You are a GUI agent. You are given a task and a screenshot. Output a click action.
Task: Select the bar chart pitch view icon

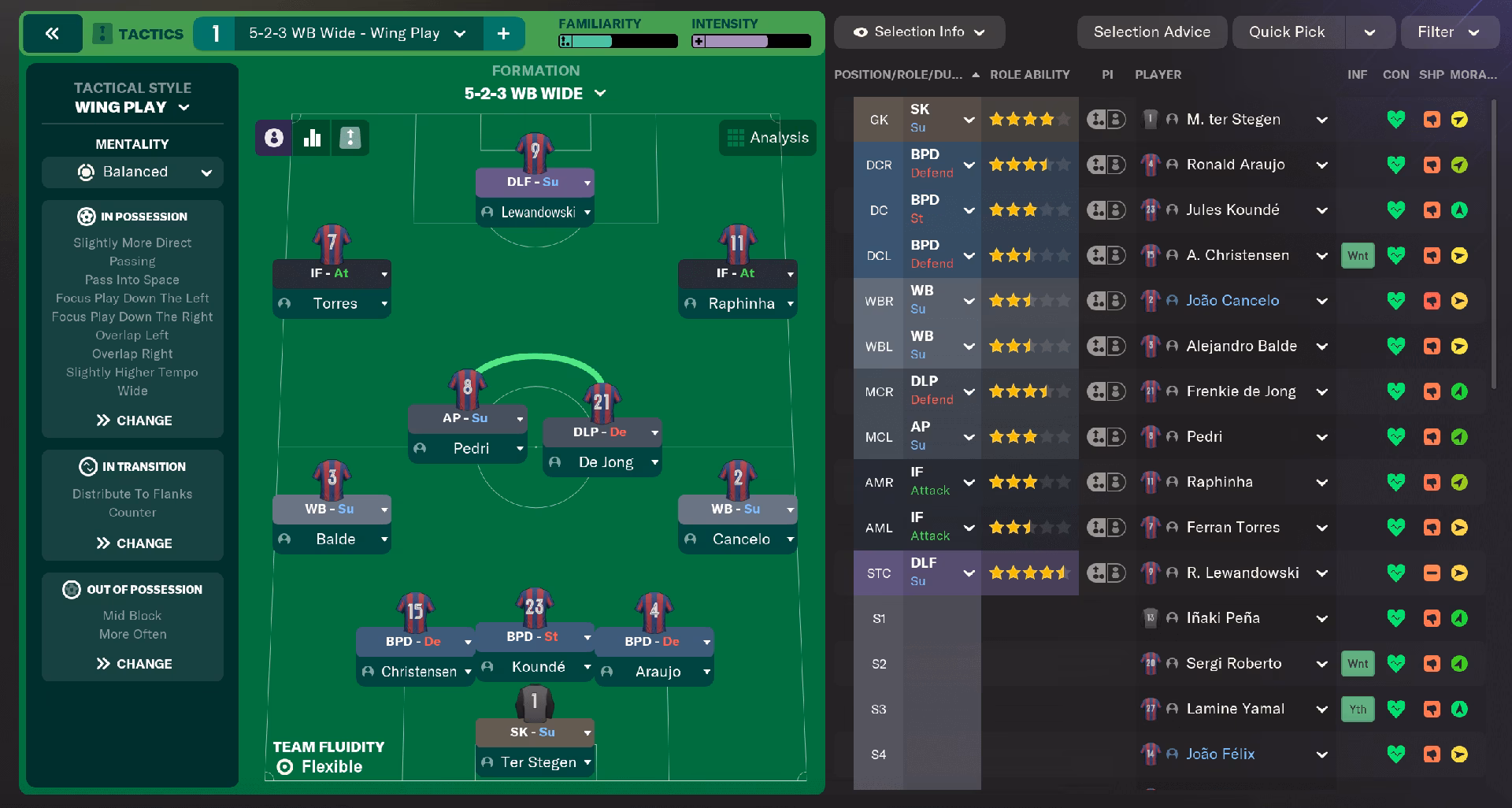(x=312, y=138)
